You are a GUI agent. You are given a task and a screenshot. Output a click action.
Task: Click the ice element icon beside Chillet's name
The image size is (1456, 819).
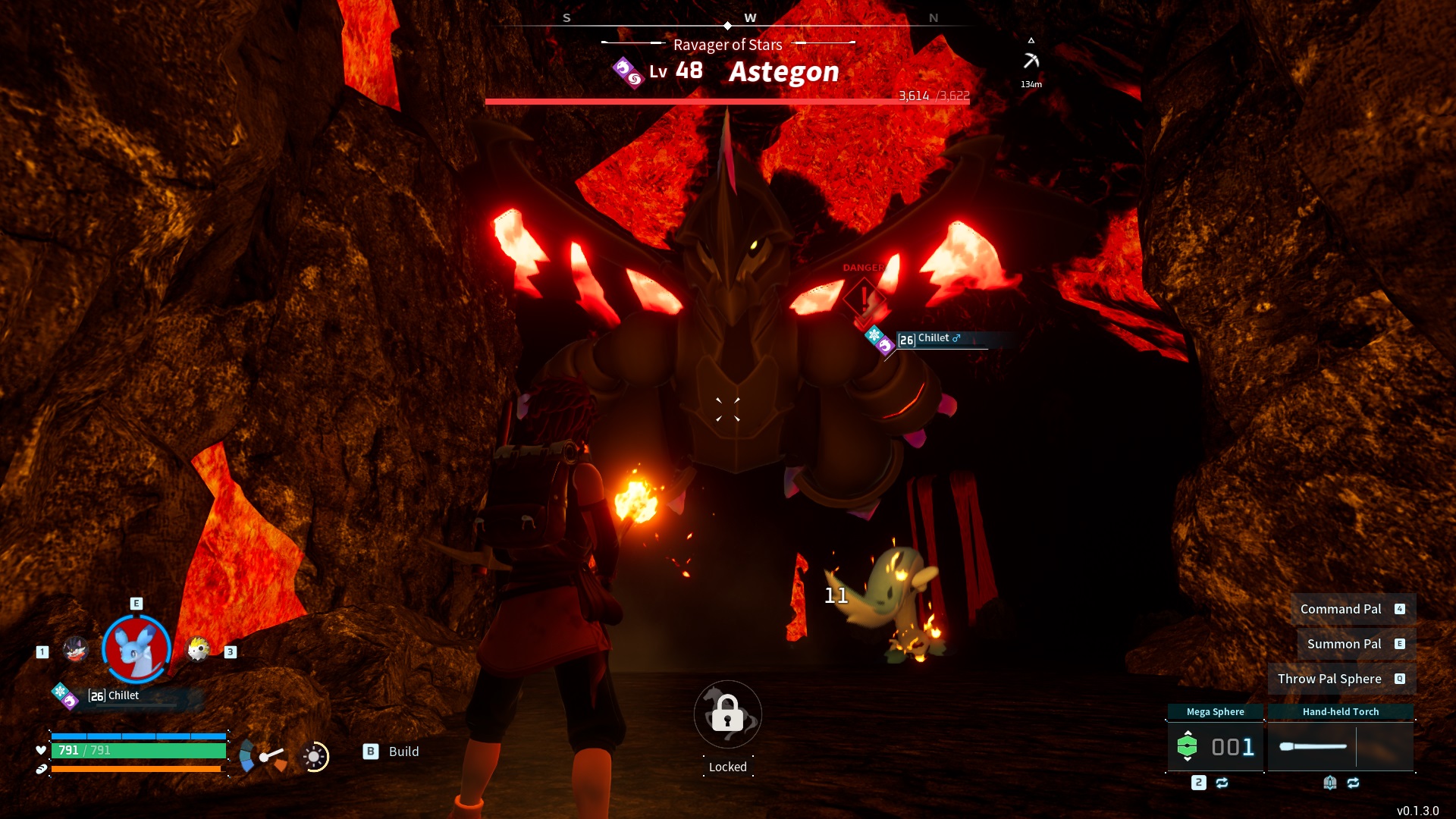click(x=61, y=691)
